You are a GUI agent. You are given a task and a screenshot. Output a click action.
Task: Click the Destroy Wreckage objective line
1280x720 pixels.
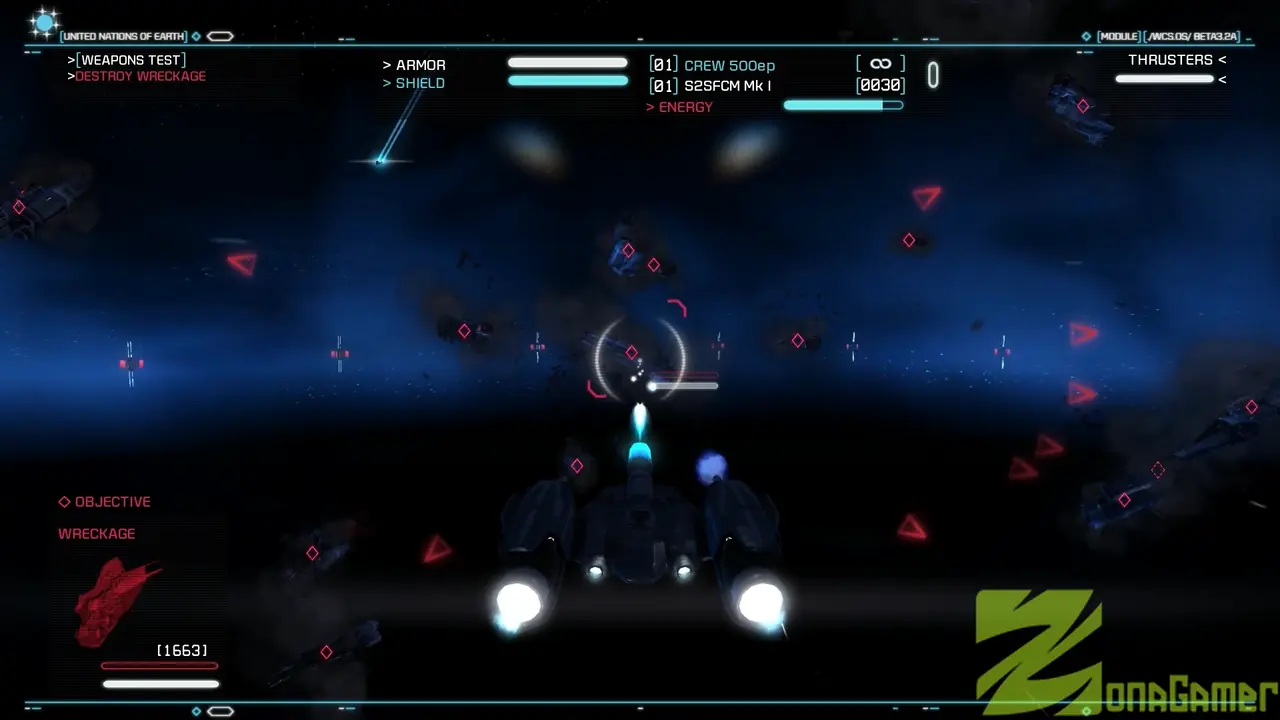pos(140,76)
